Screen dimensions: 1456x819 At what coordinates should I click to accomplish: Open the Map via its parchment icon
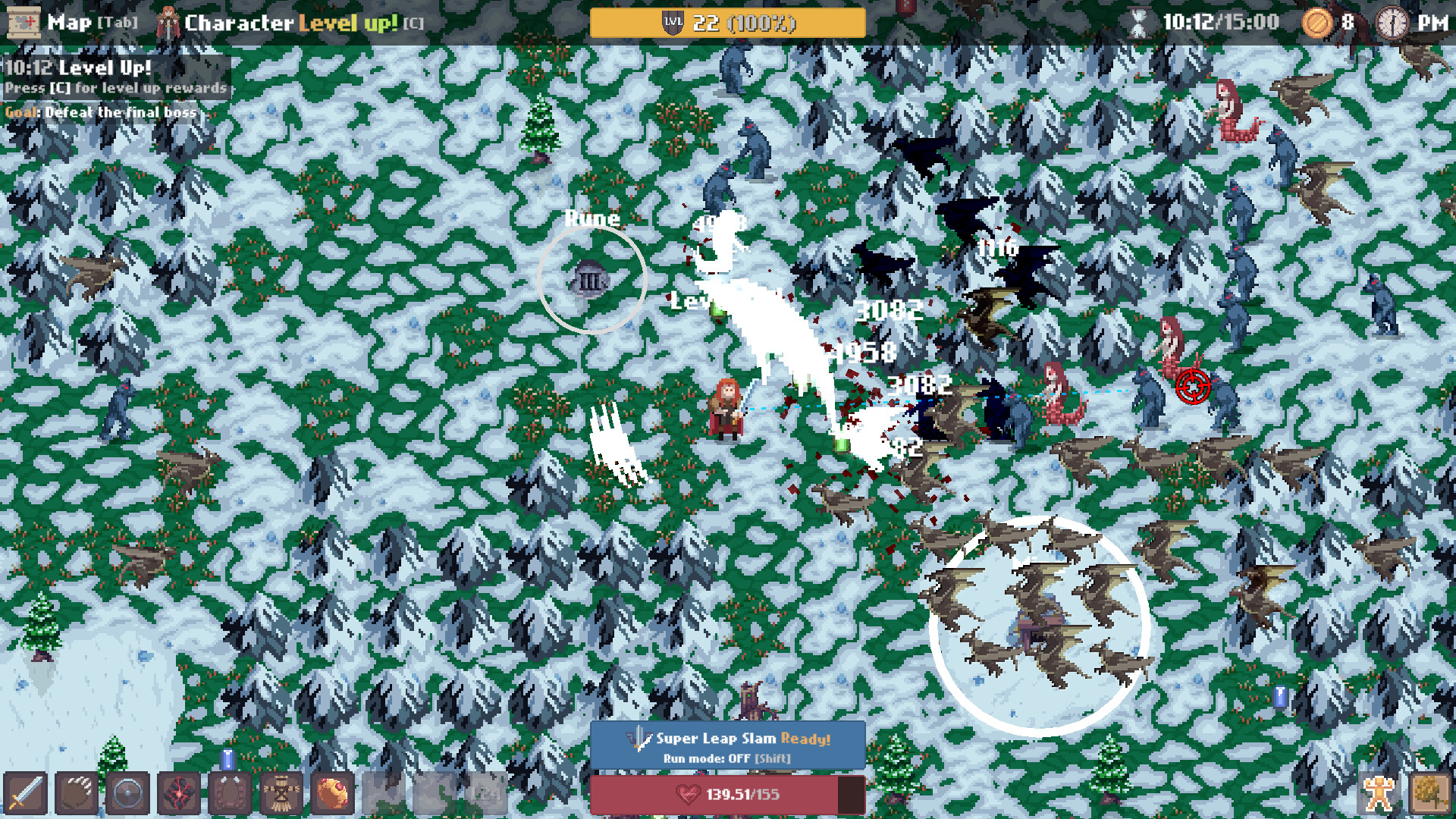pyautogui.click(x=24, y=23)
